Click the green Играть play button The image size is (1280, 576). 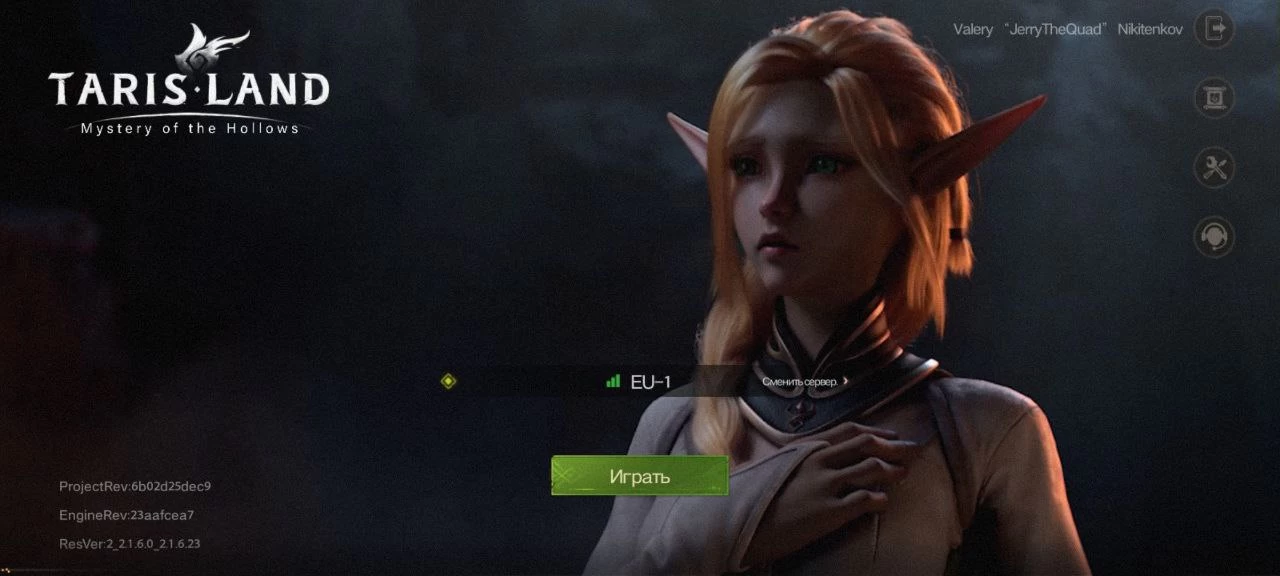[x=640, y=476]
